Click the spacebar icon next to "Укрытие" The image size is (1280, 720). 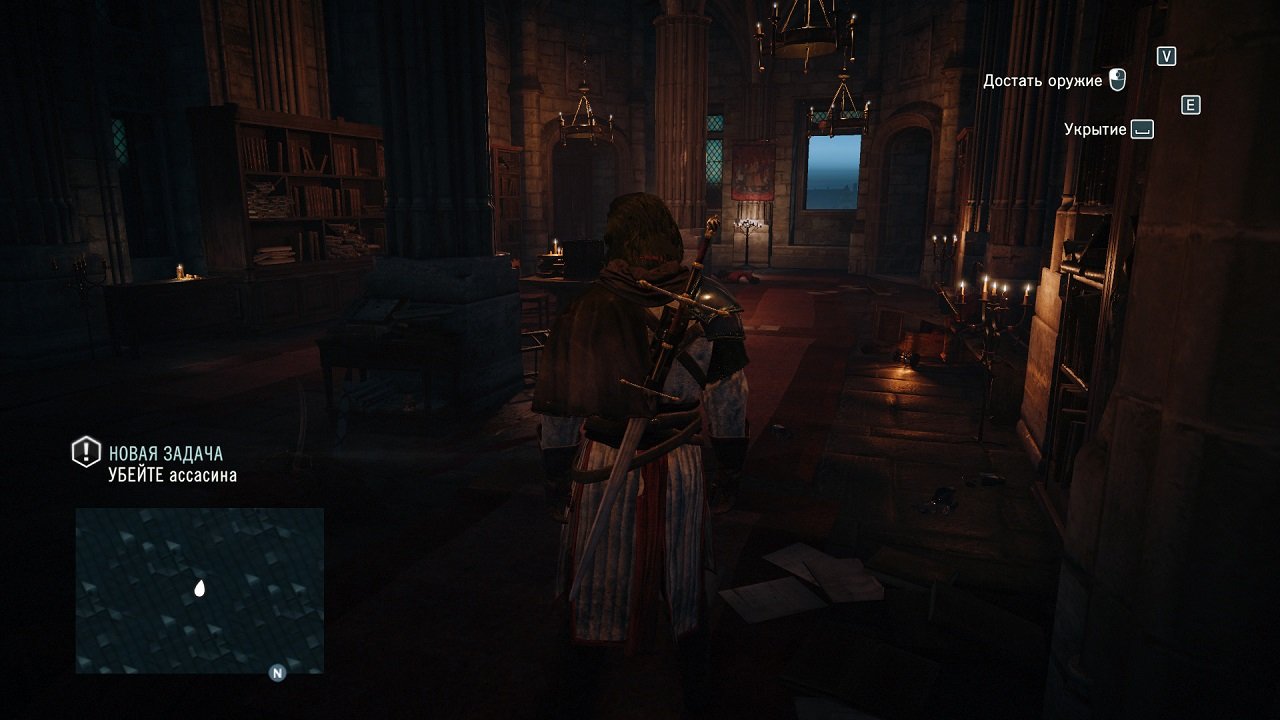(x=1141, y=128)
